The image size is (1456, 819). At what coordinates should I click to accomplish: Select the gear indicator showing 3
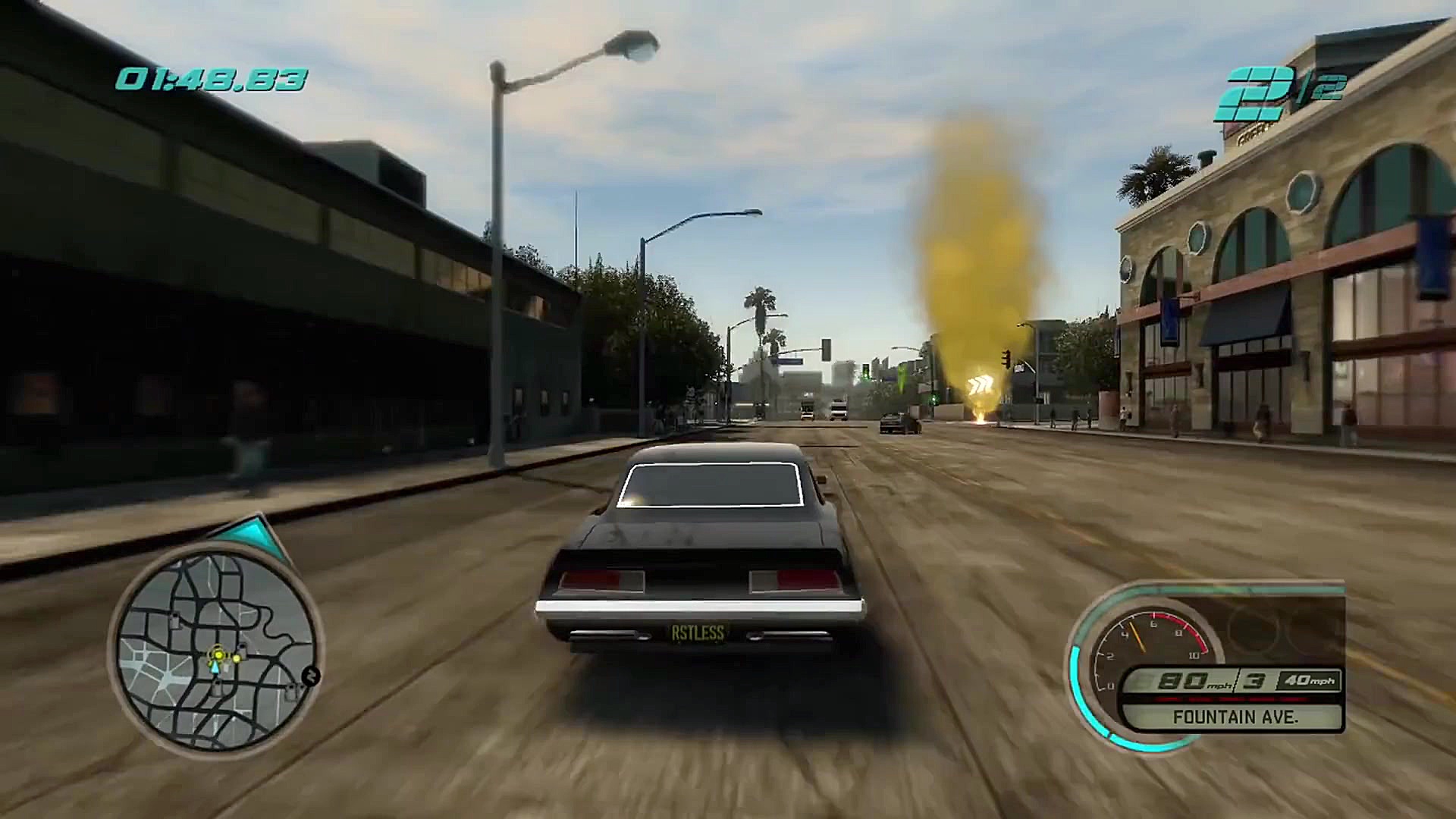(1253, 680)
